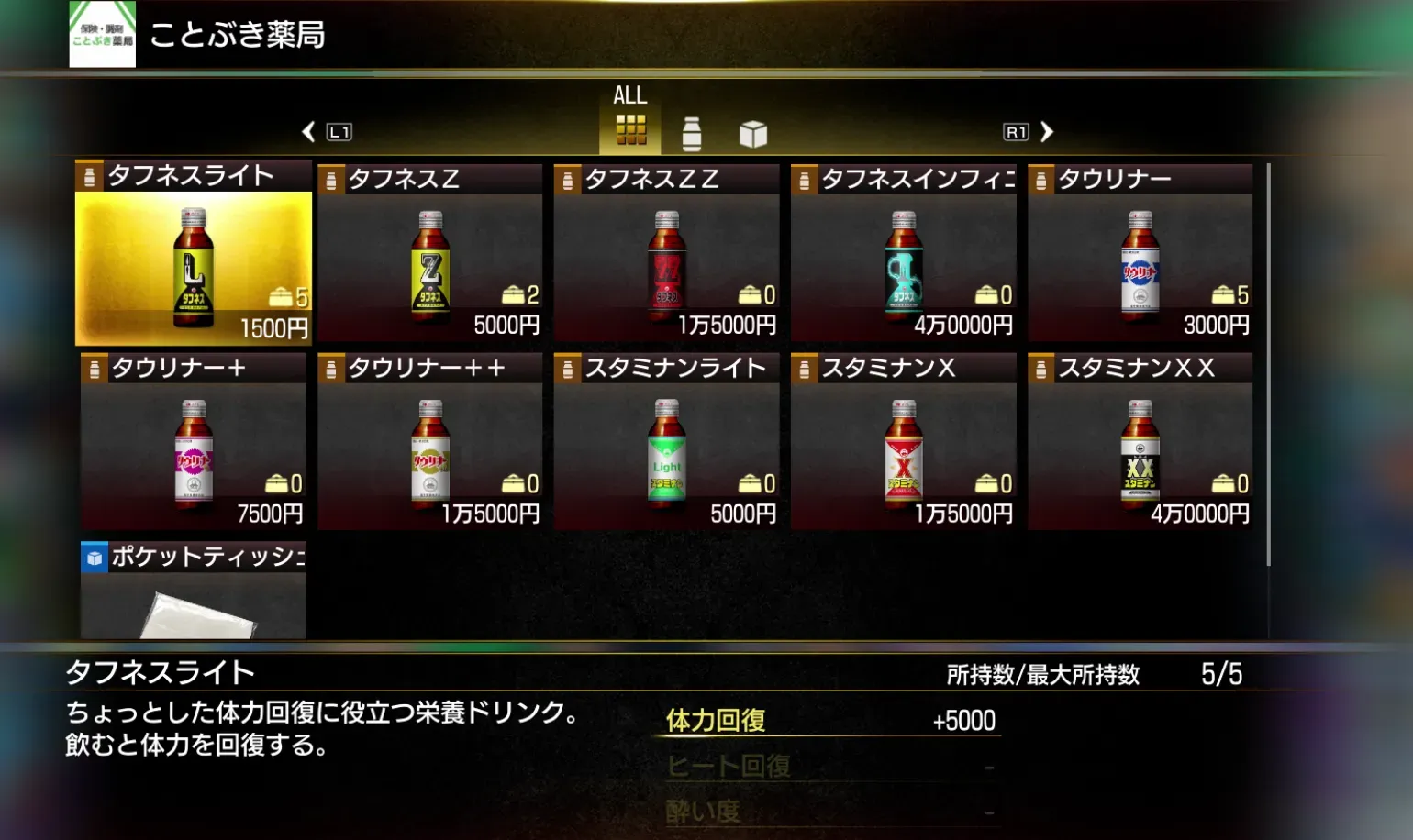Viewport: 1413px width, 840px height.
Task: Click the ことぶき薬局 shop logo
Action: pyautogui.click(x=103, y=37)
